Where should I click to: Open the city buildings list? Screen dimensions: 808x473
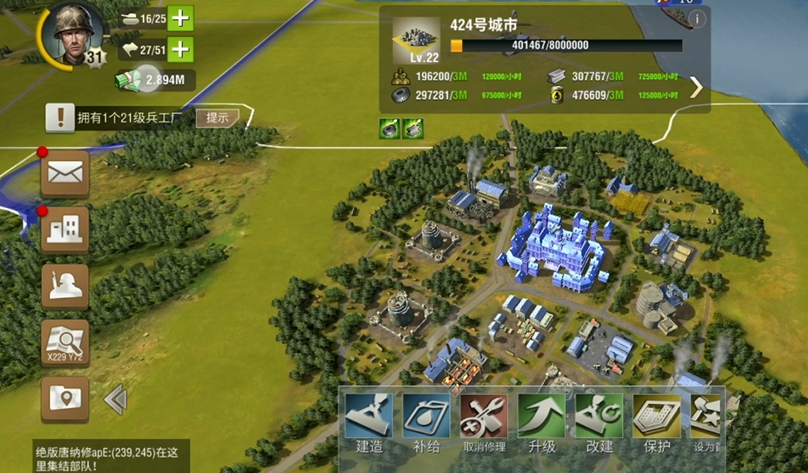65,229
